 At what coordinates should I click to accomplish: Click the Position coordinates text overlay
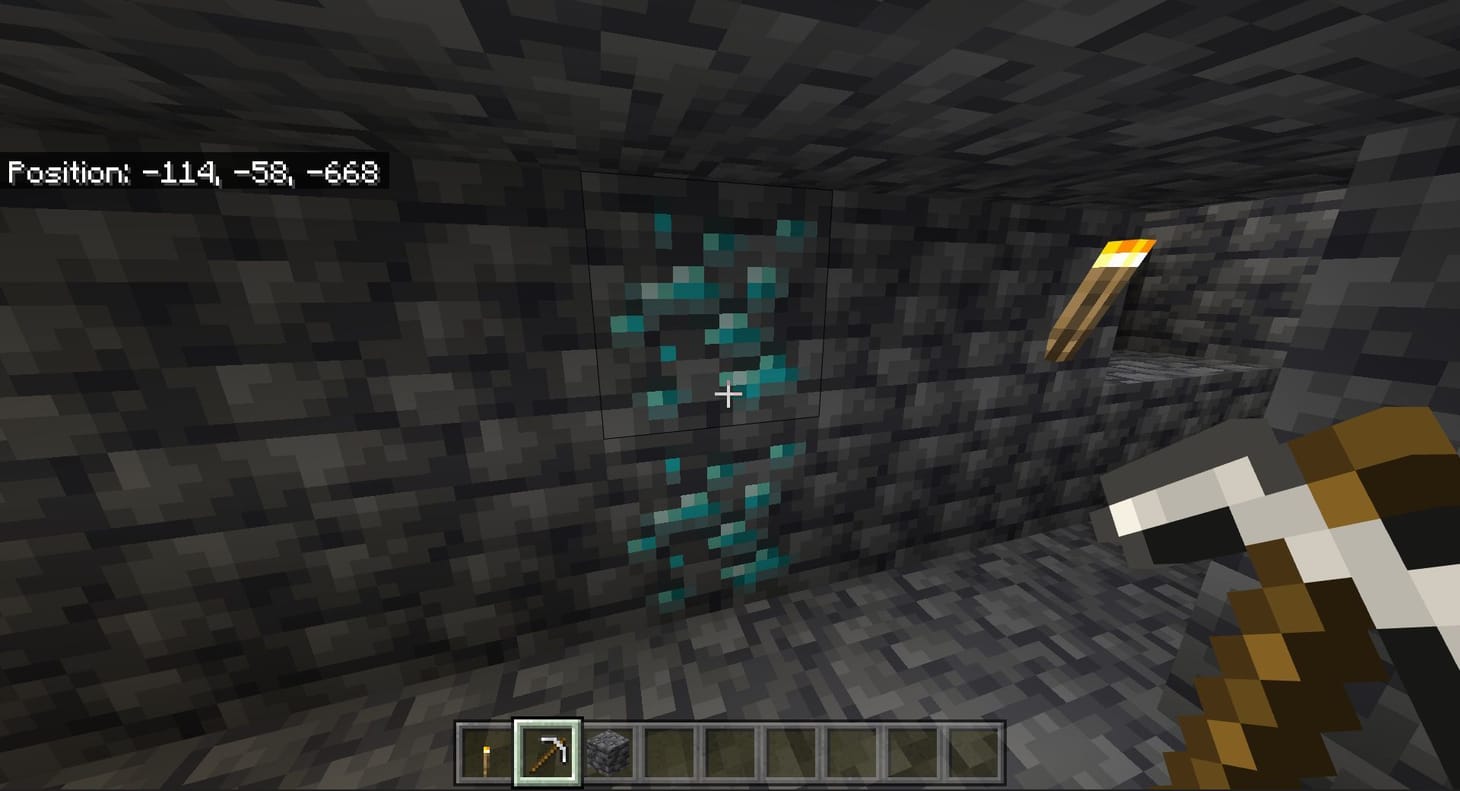[195, 171]
